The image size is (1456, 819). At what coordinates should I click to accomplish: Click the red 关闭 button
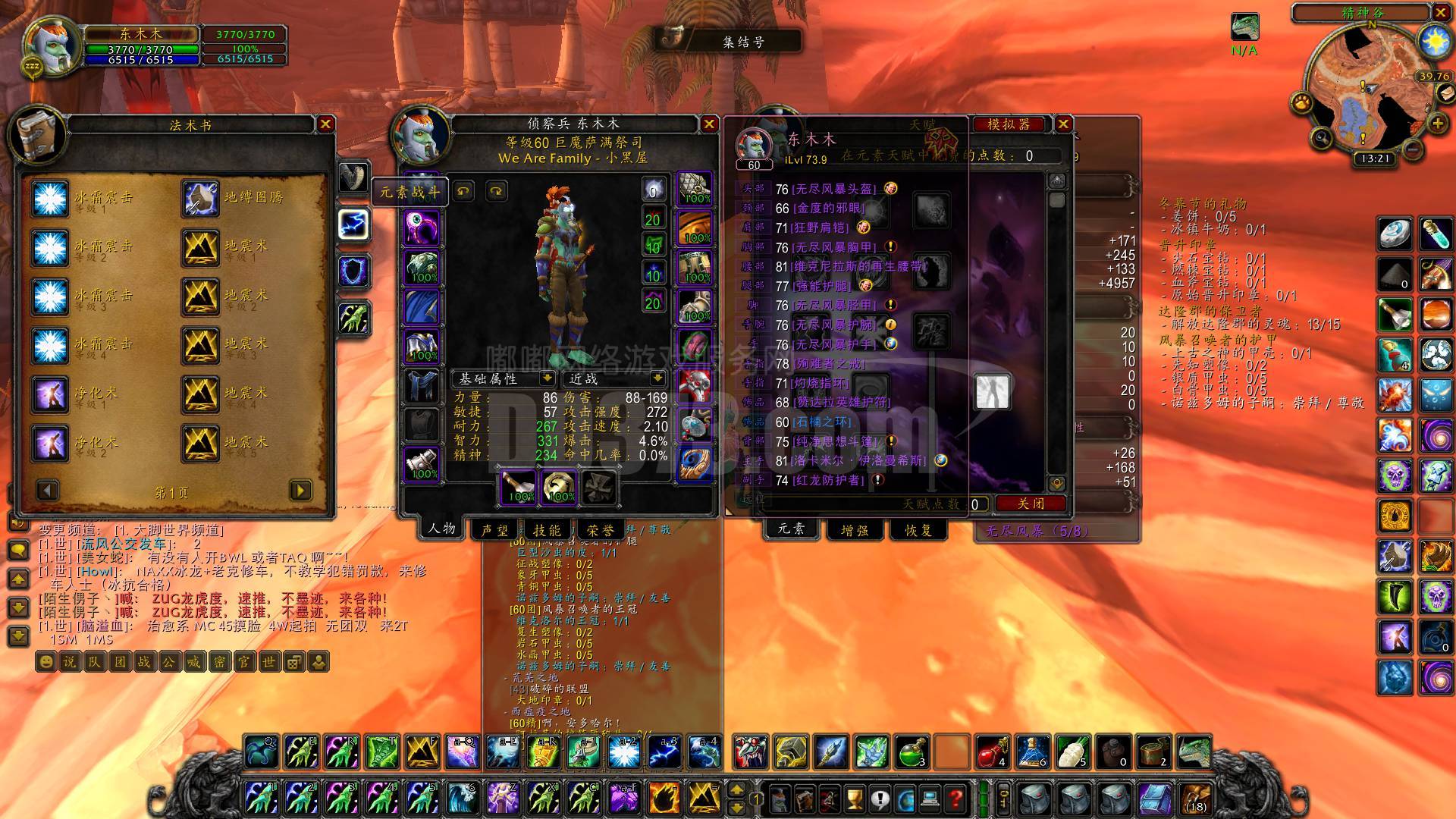point(1031,504)
